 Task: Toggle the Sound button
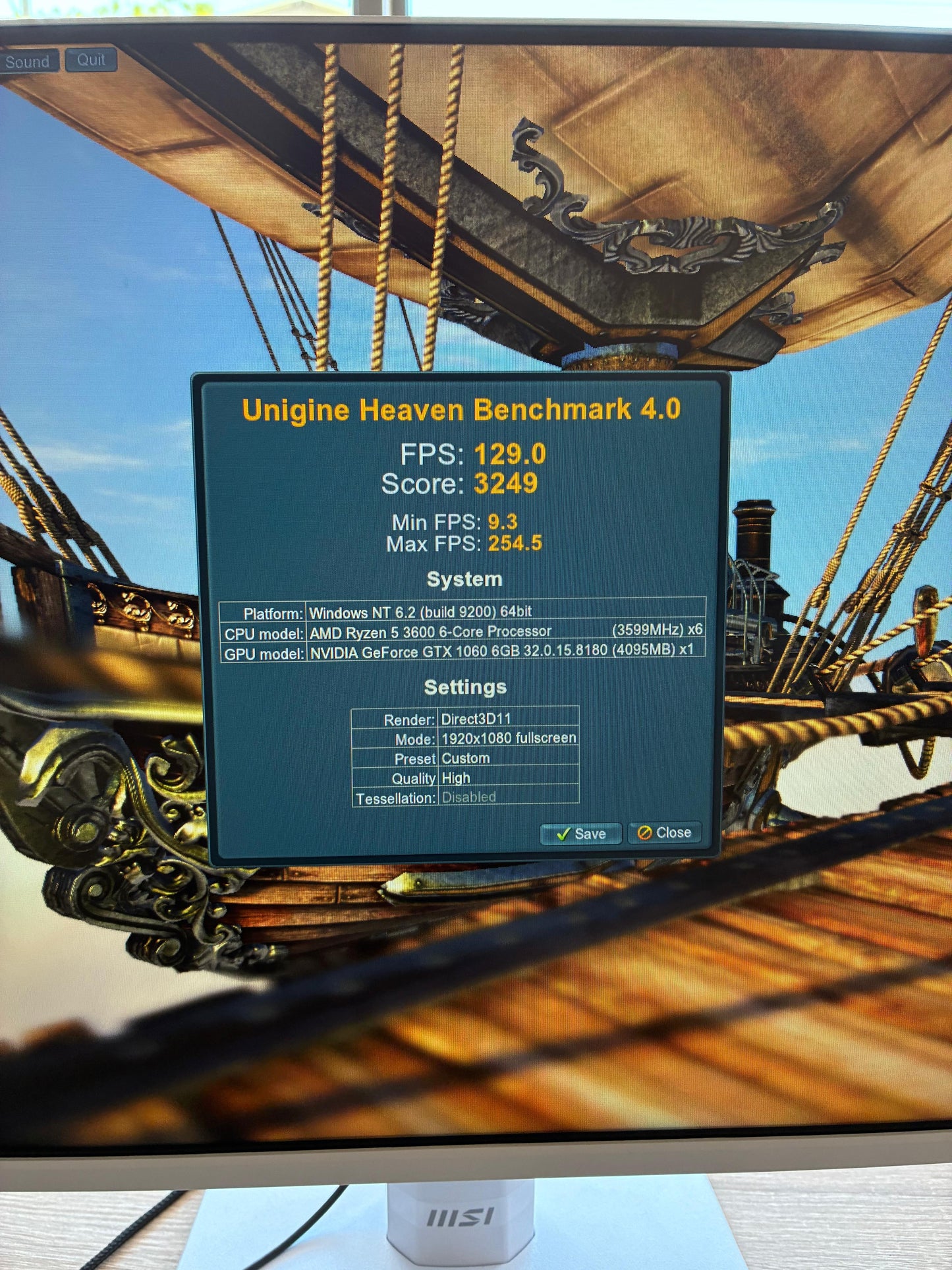(28, 62)
